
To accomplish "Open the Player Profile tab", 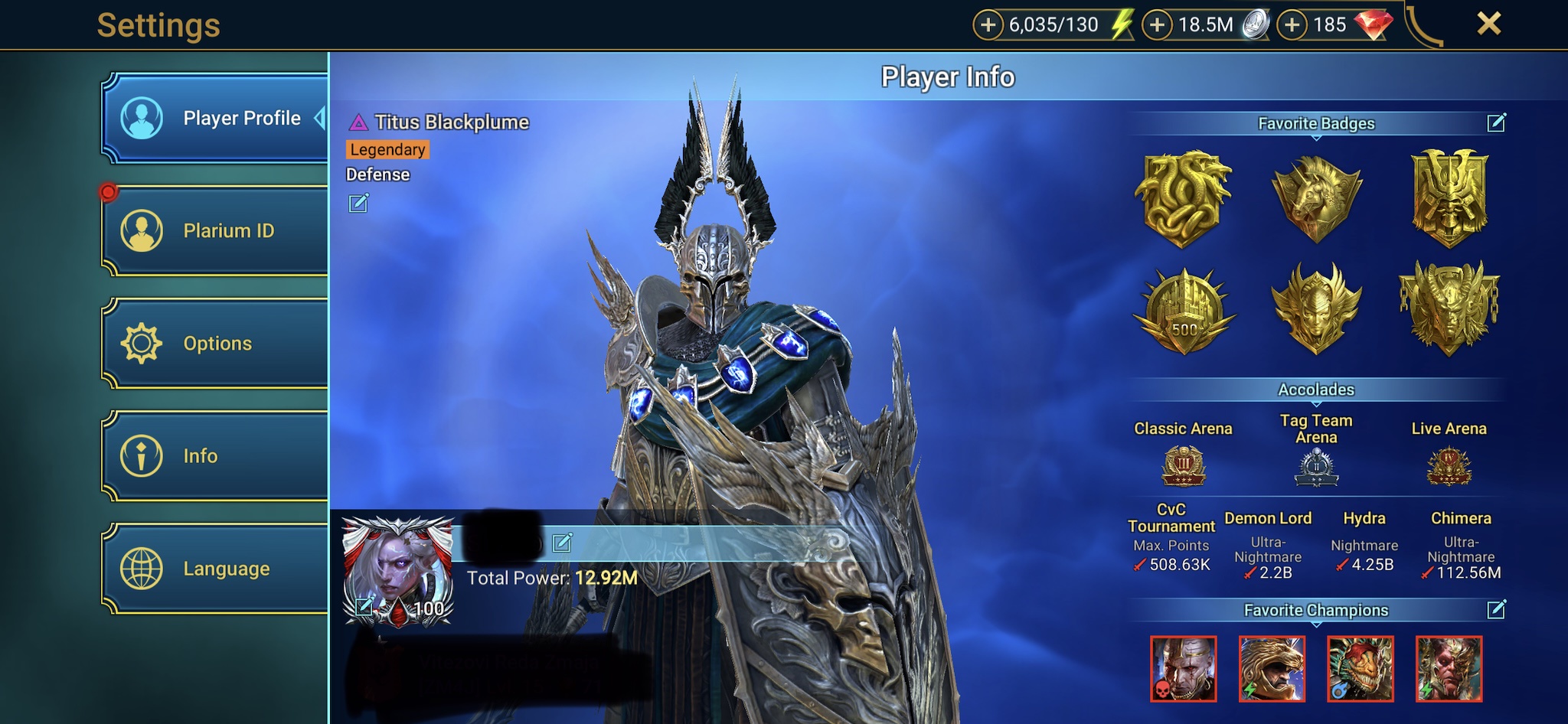I will tap(216, 119).
